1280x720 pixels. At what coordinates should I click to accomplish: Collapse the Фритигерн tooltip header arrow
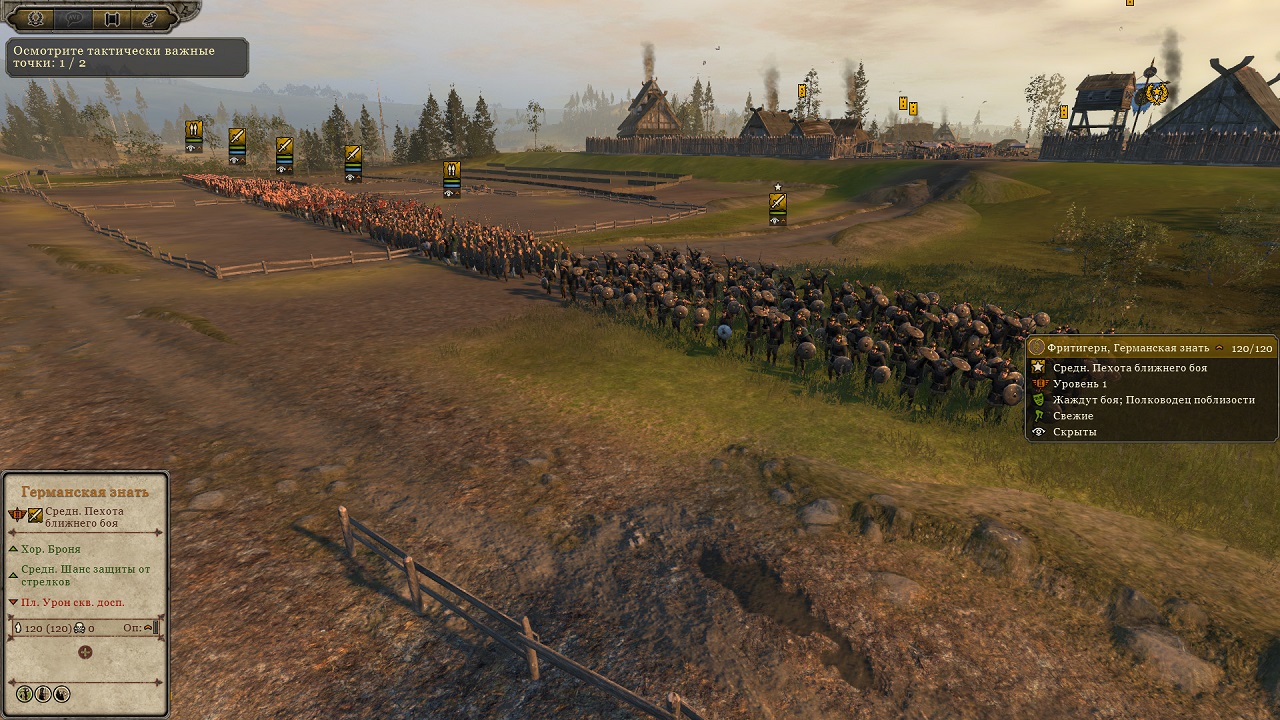(x=1218, y=348)
